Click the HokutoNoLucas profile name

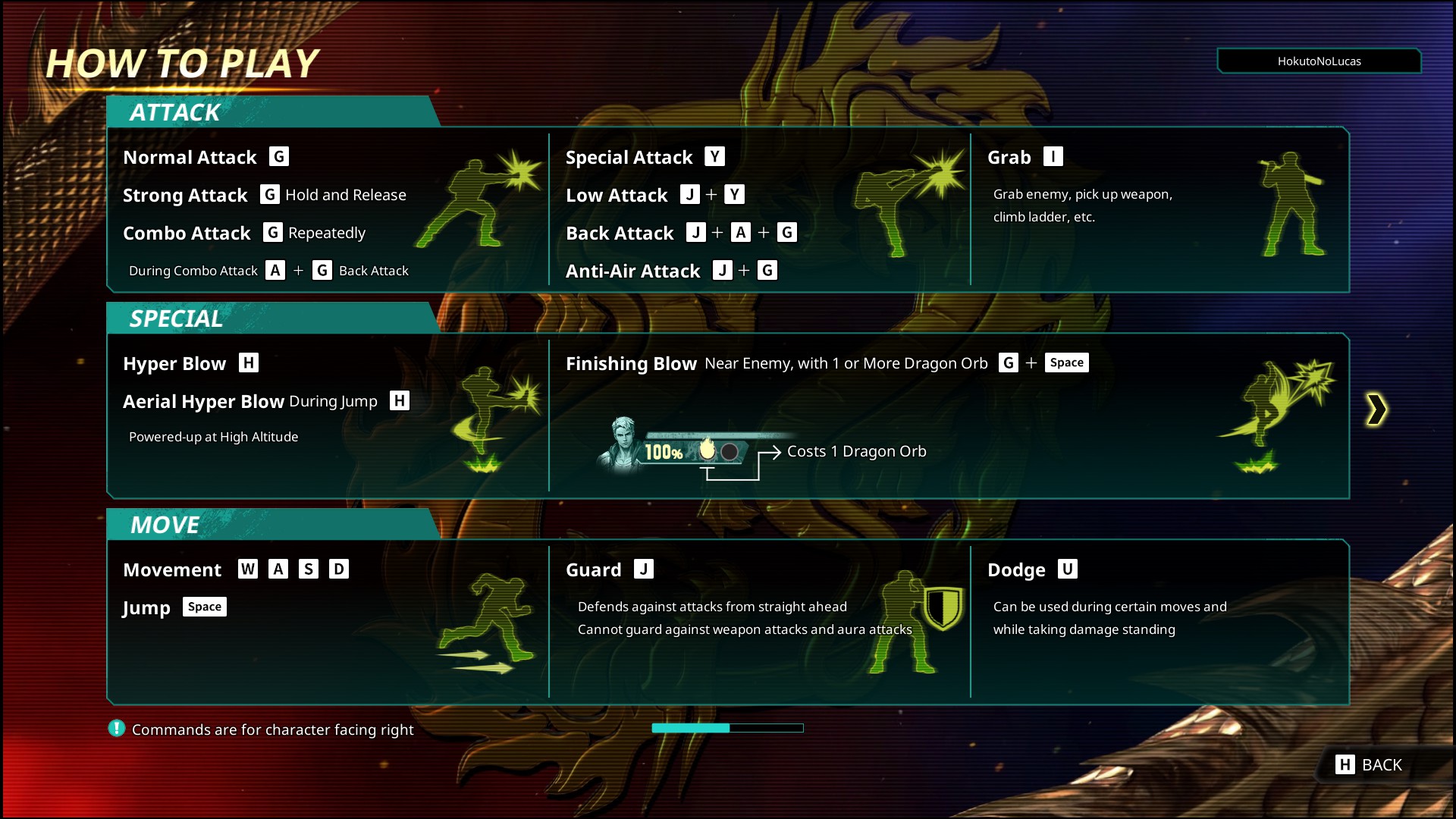click(x=1319, y=61)
